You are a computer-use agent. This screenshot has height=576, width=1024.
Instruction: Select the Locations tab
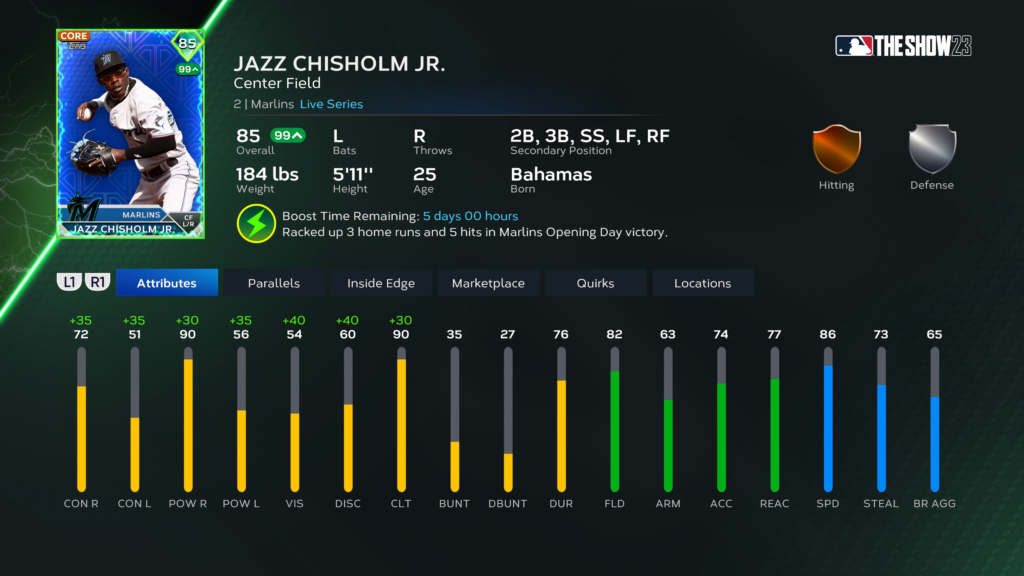pyautogui.click(x=702, y=283)
